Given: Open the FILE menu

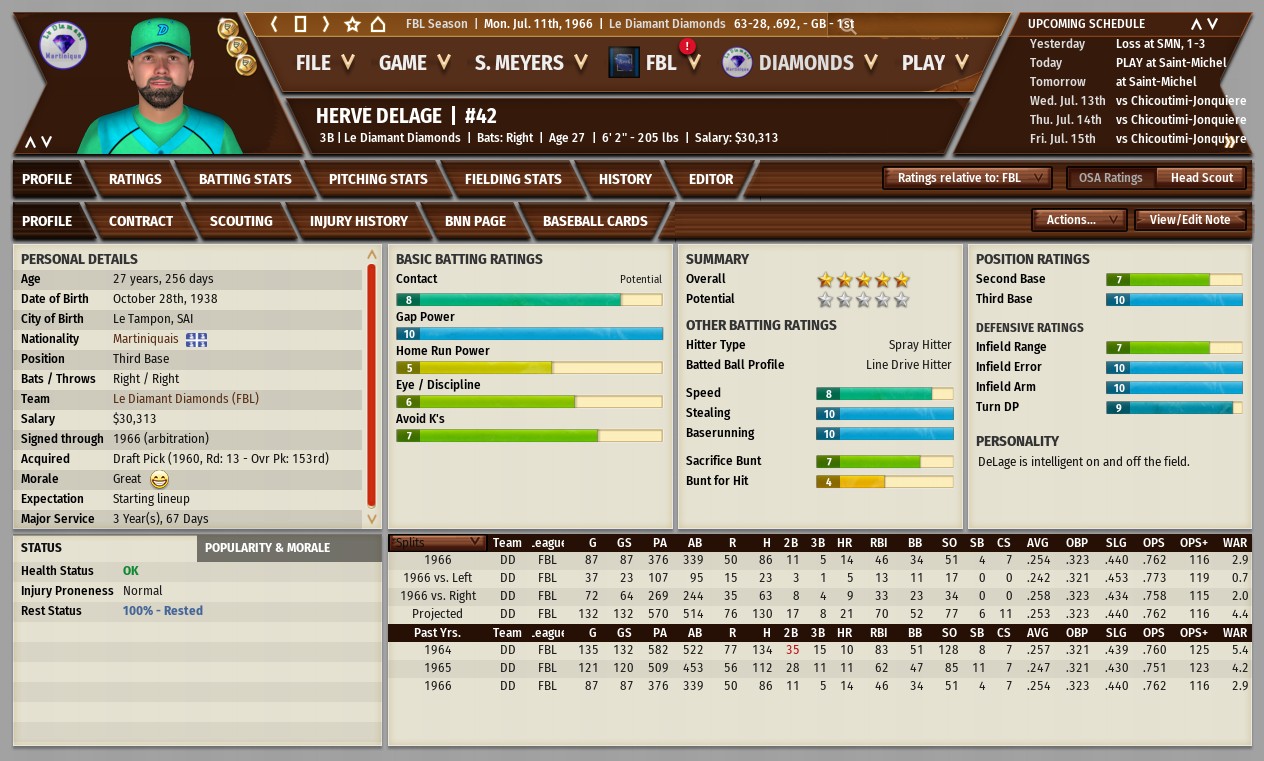Looking at the screenshot, I should pos(324,63).
